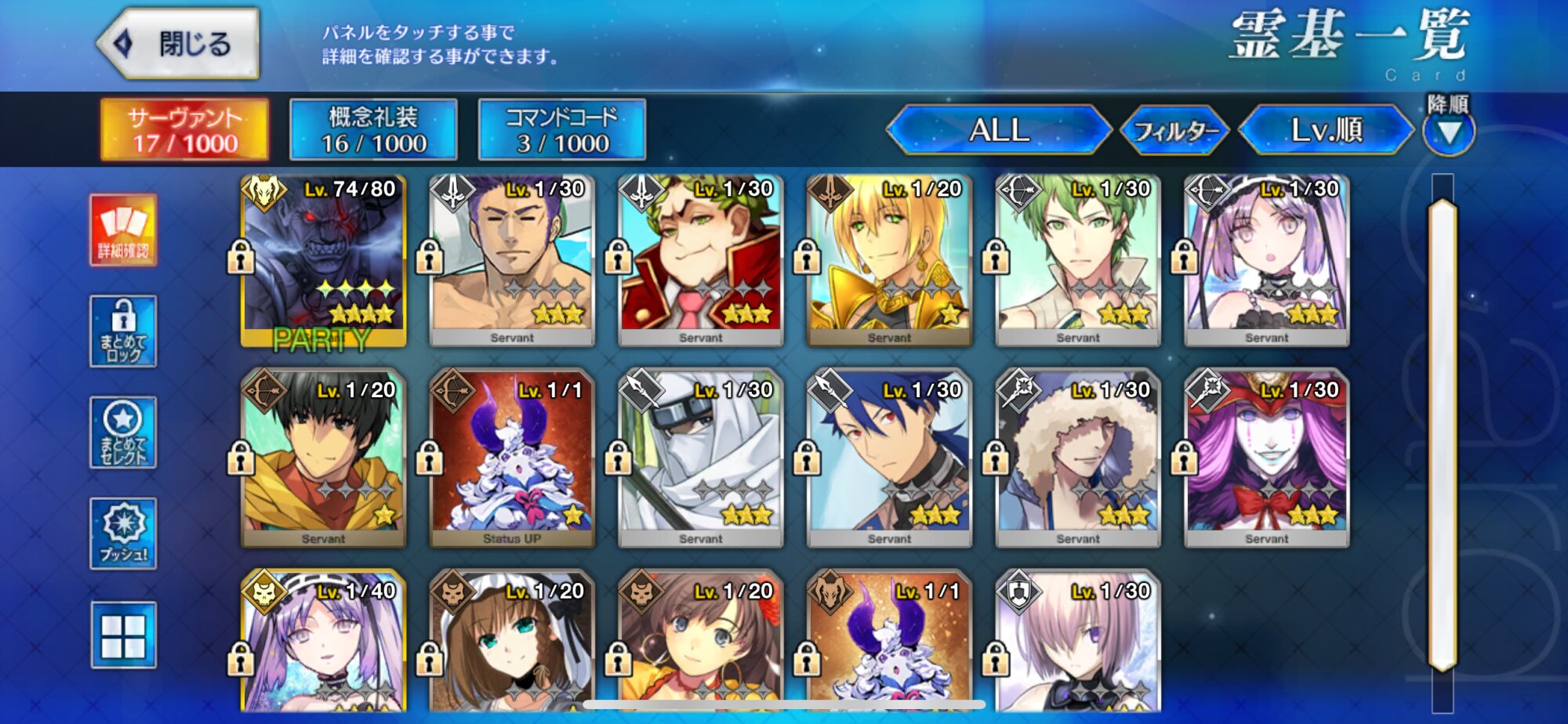Choose the ALL class selector
This screenshot has height=724, width=1568.
(999, 130)
